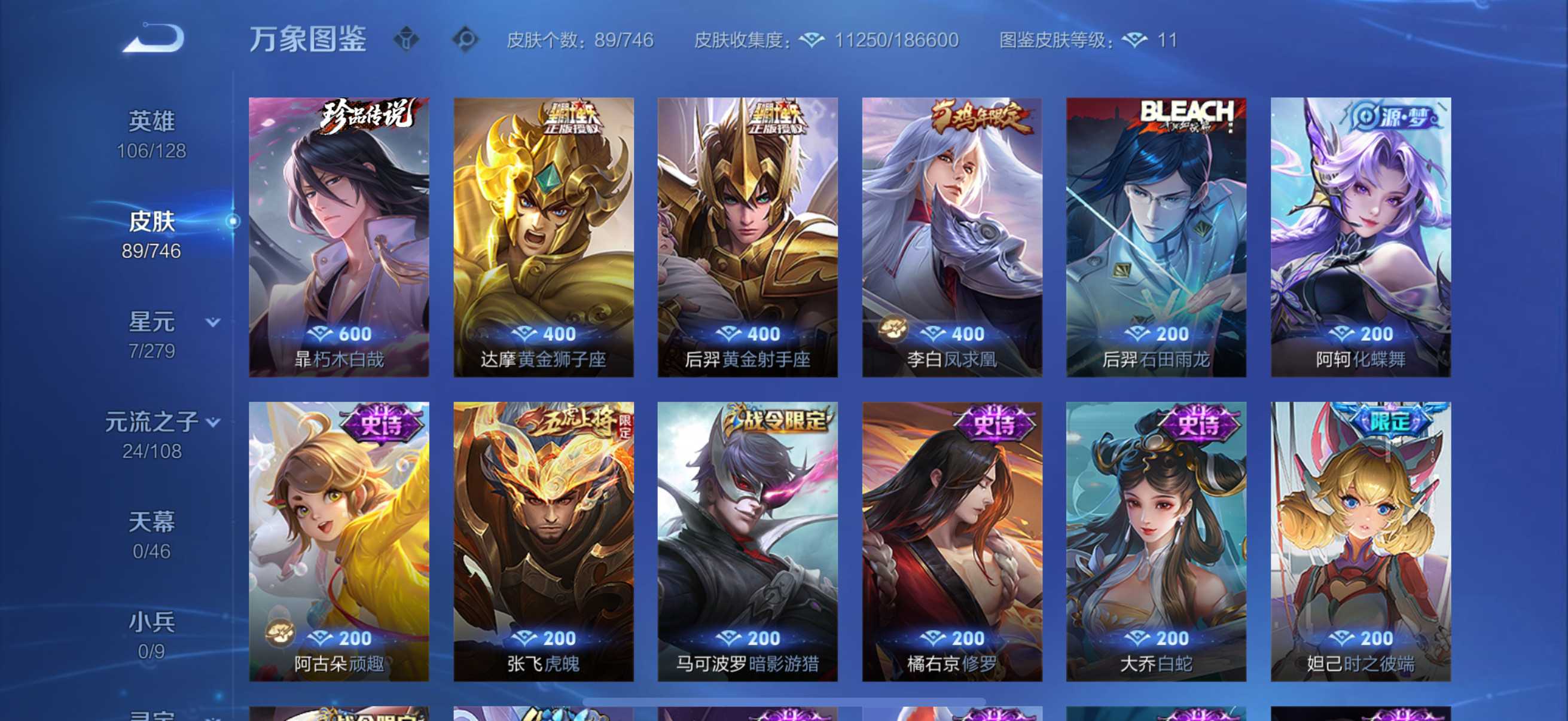Switch to the 英雄 category tab
1568x721 pixels.
tap(152, 121)
